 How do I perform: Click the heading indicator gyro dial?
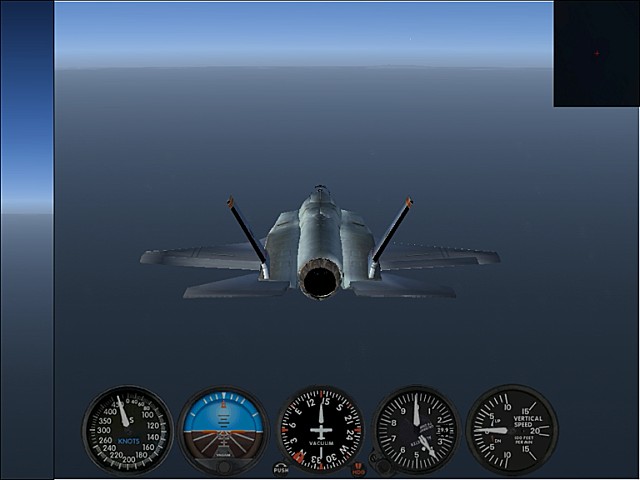[320, 430]
